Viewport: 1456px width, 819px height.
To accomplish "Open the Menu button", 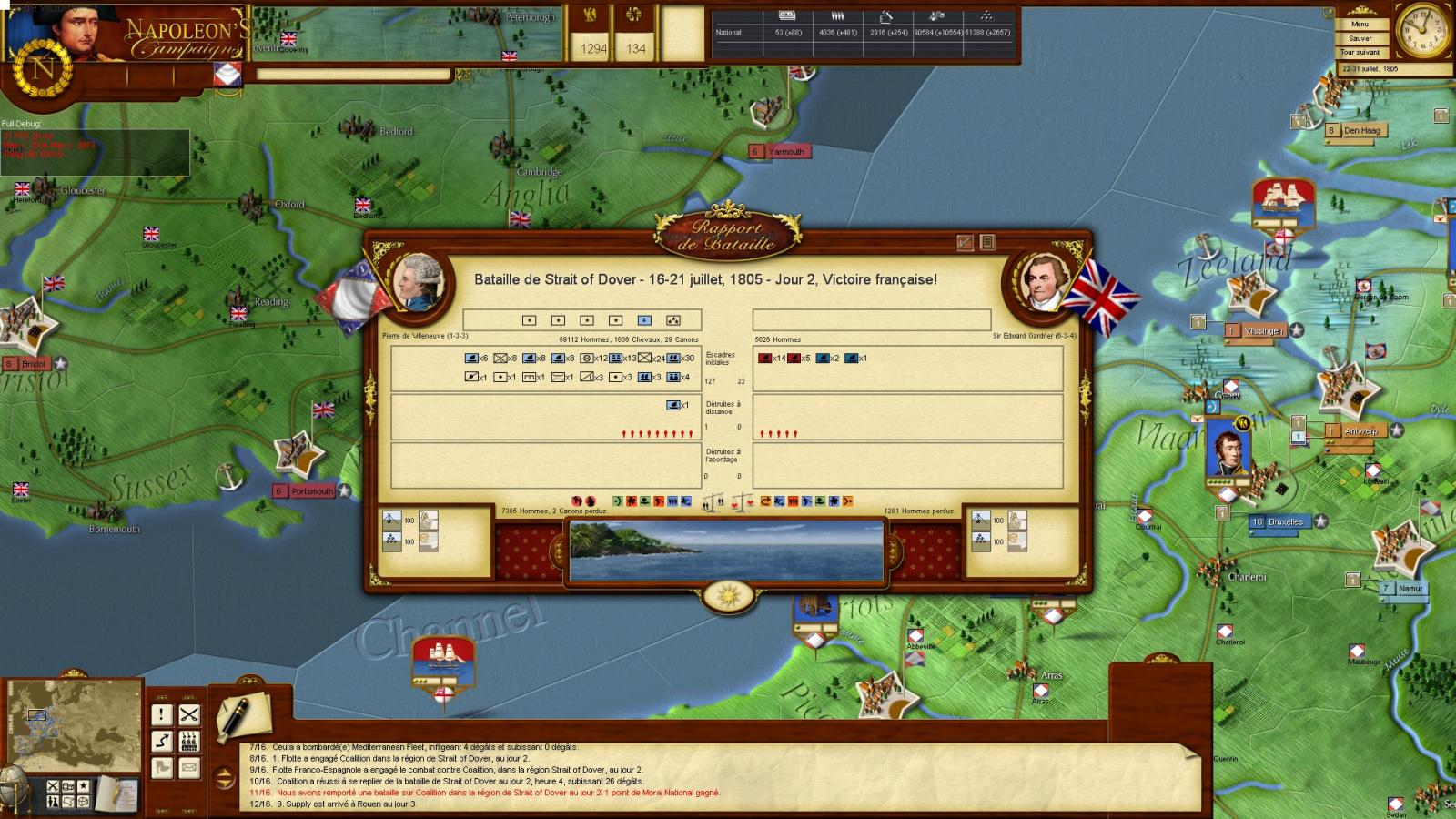I will tap(1360, 24).
